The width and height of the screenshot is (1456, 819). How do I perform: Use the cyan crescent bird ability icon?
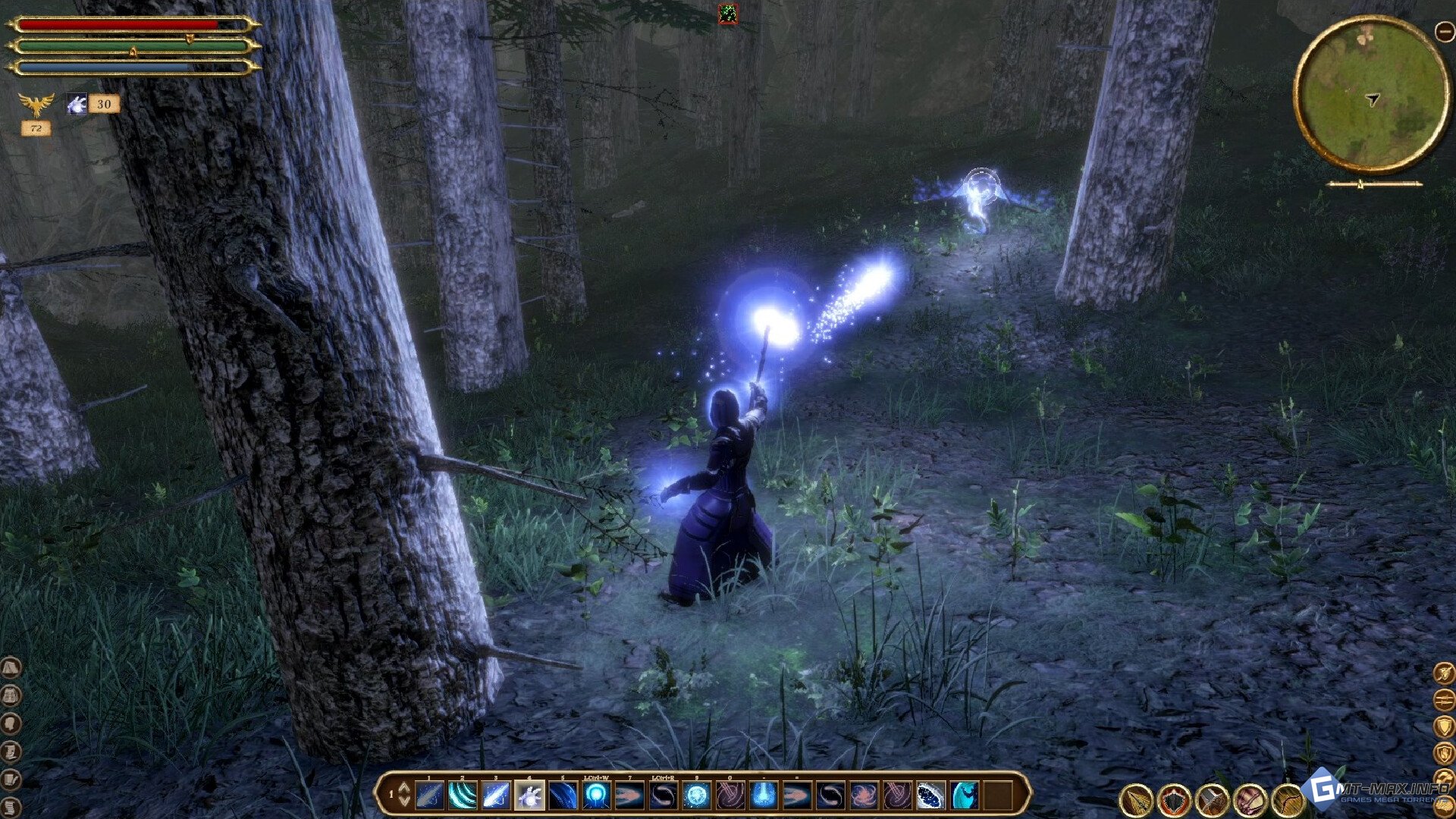pyautogui.click(x=965, y=795)
